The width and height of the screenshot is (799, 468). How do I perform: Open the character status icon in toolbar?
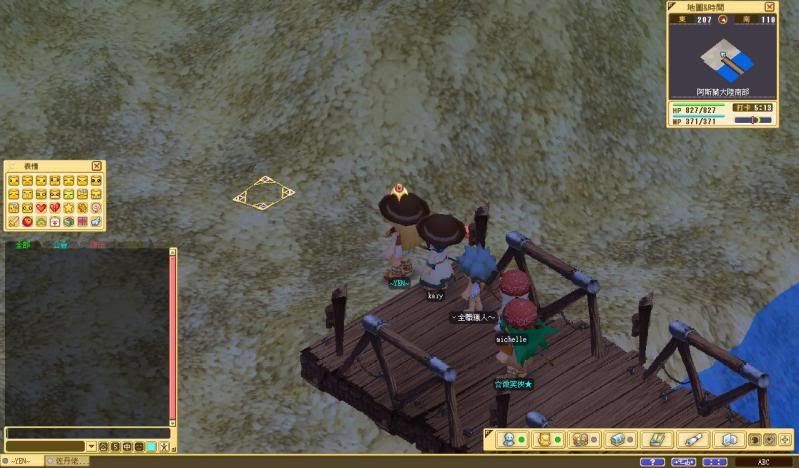509,439
